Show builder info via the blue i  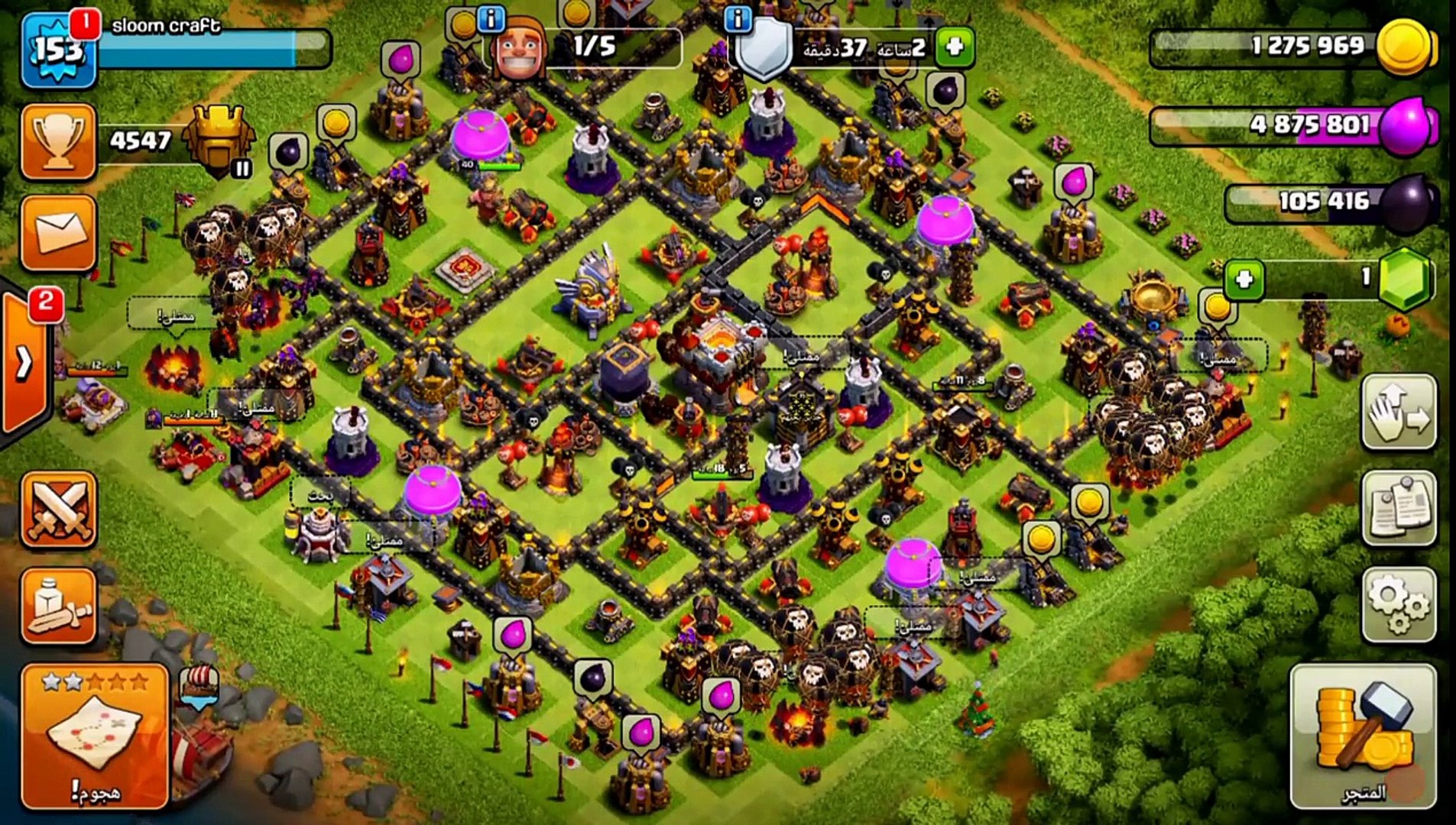coord(491,19)
